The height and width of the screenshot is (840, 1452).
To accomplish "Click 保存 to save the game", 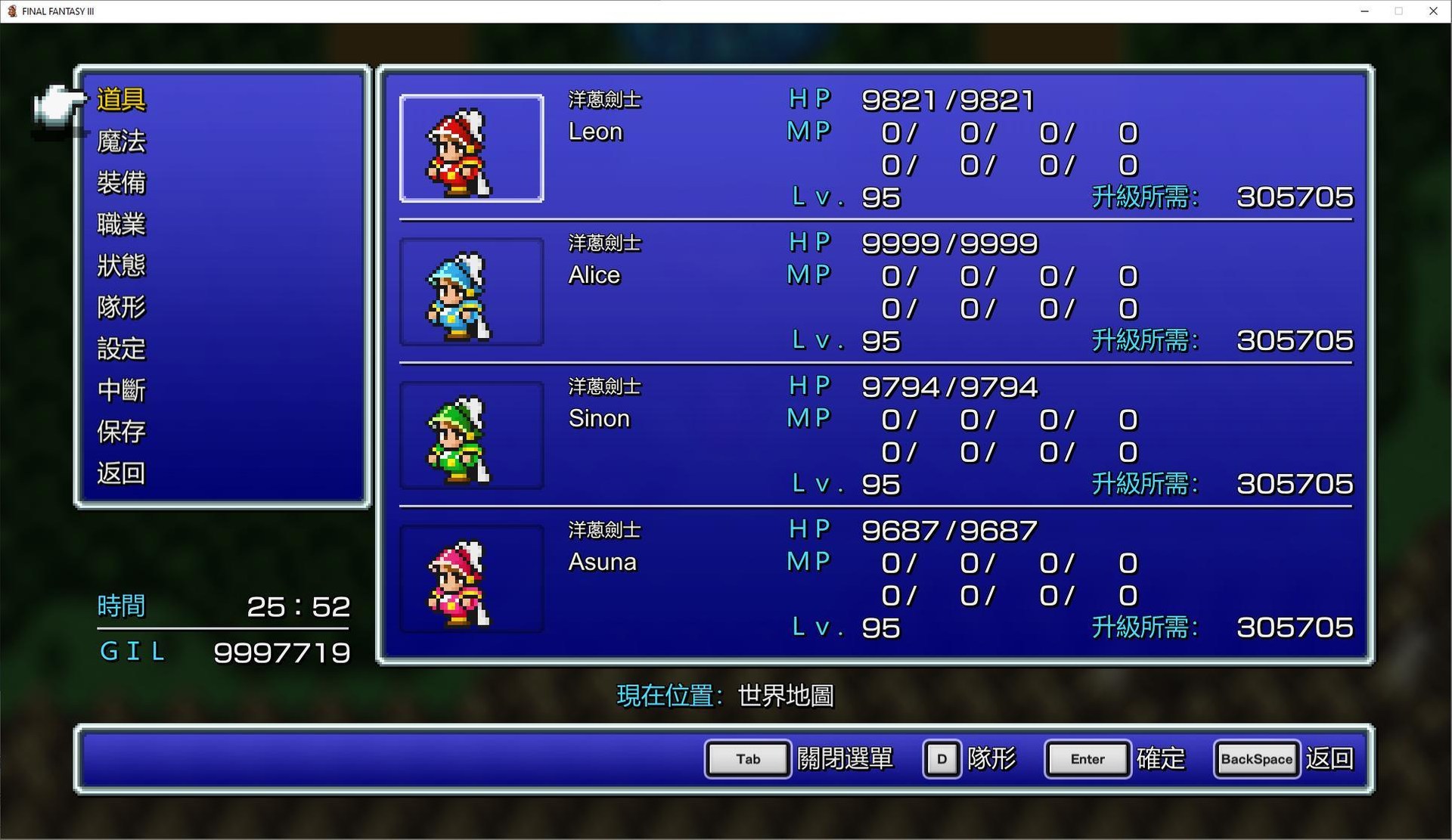I will (123, 432).
